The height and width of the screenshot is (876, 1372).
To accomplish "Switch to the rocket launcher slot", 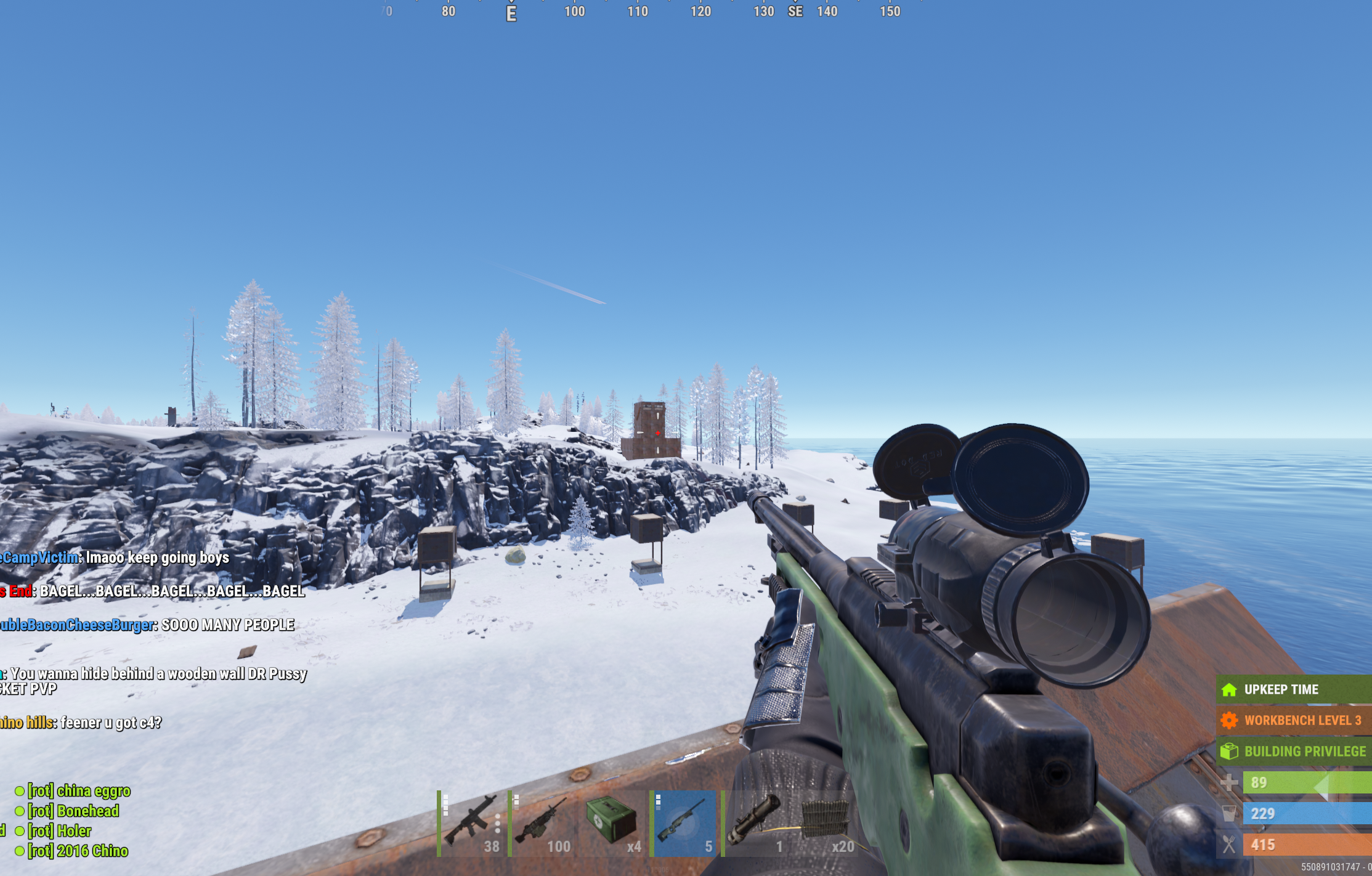I will tap(755, 823).
